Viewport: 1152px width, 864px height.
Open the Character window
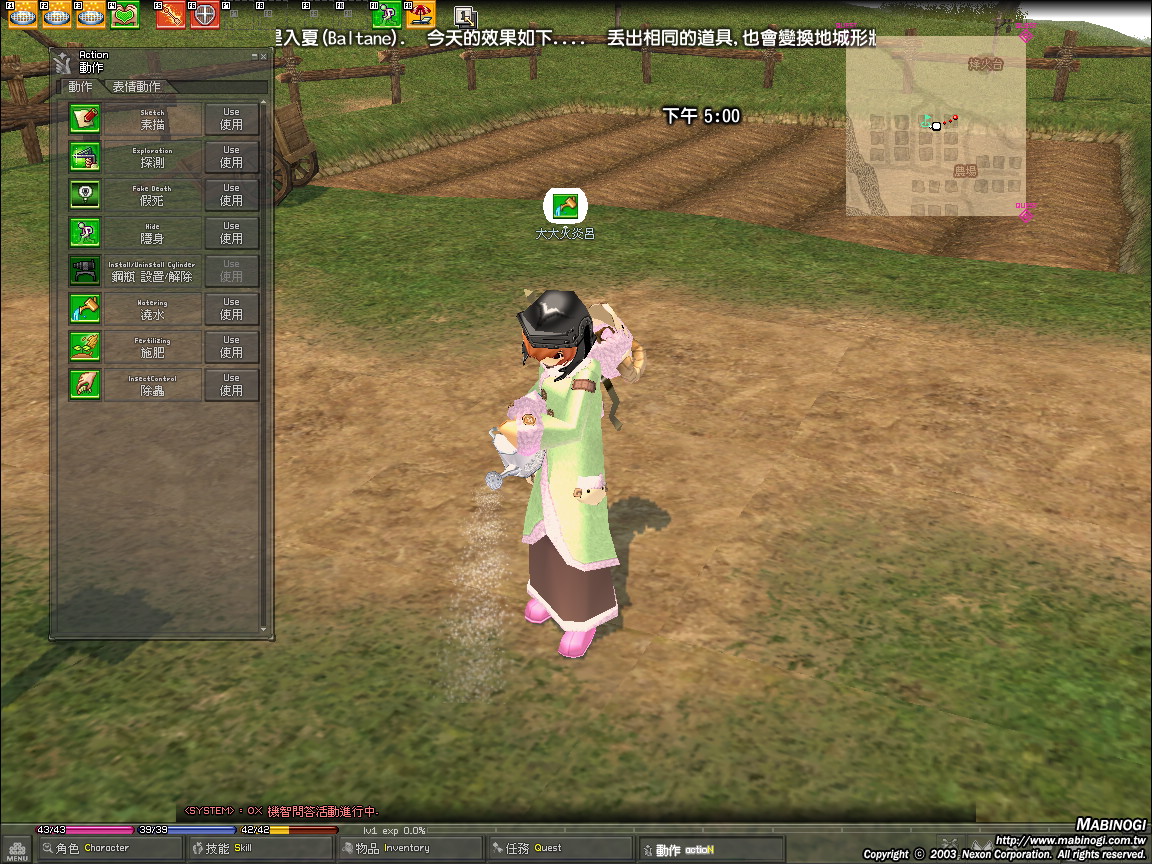click(x=97, y=848)
